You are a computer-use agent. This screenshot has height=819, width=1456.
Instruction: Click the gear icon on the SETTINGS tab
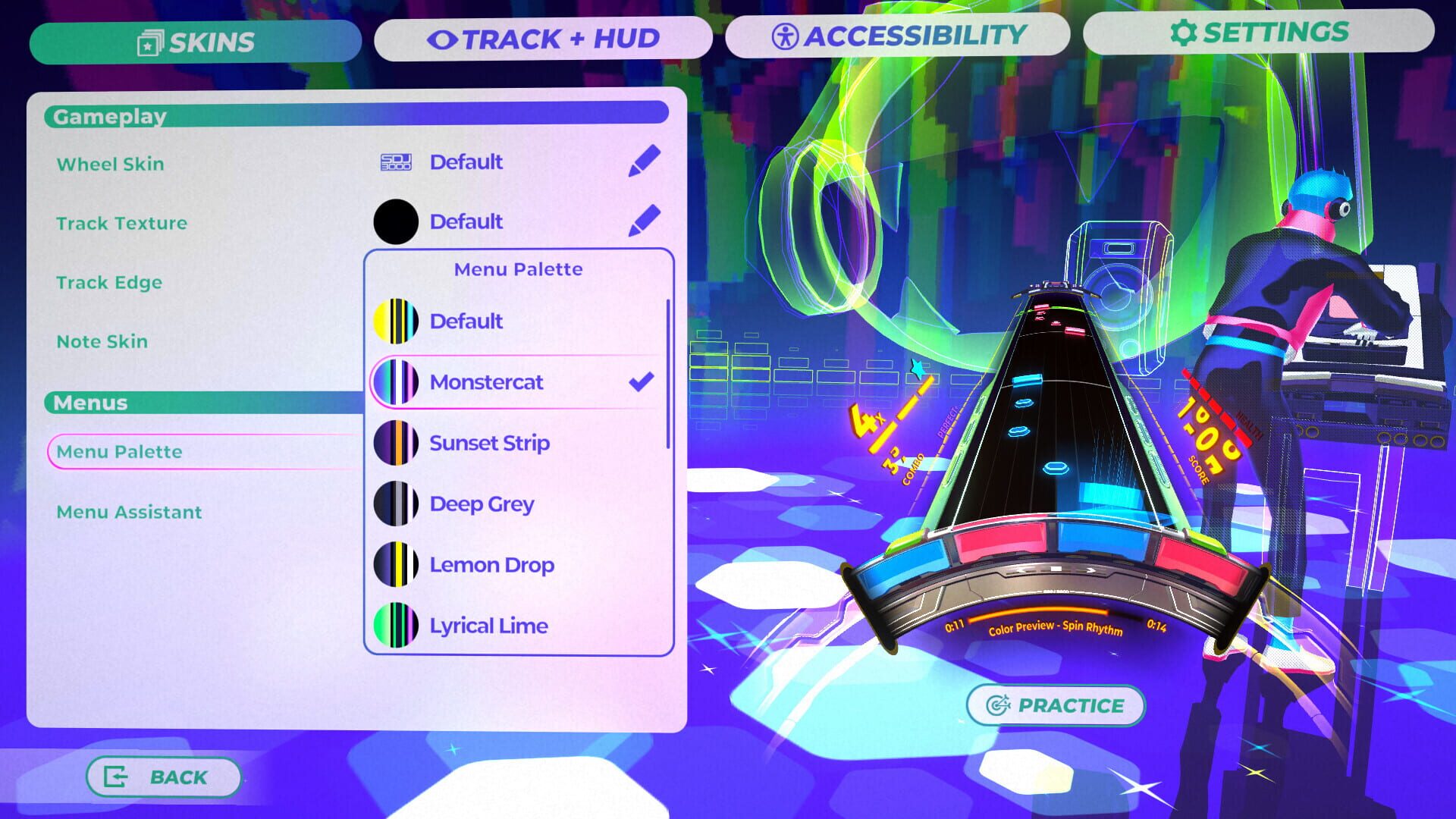[x=1181, y=32]
